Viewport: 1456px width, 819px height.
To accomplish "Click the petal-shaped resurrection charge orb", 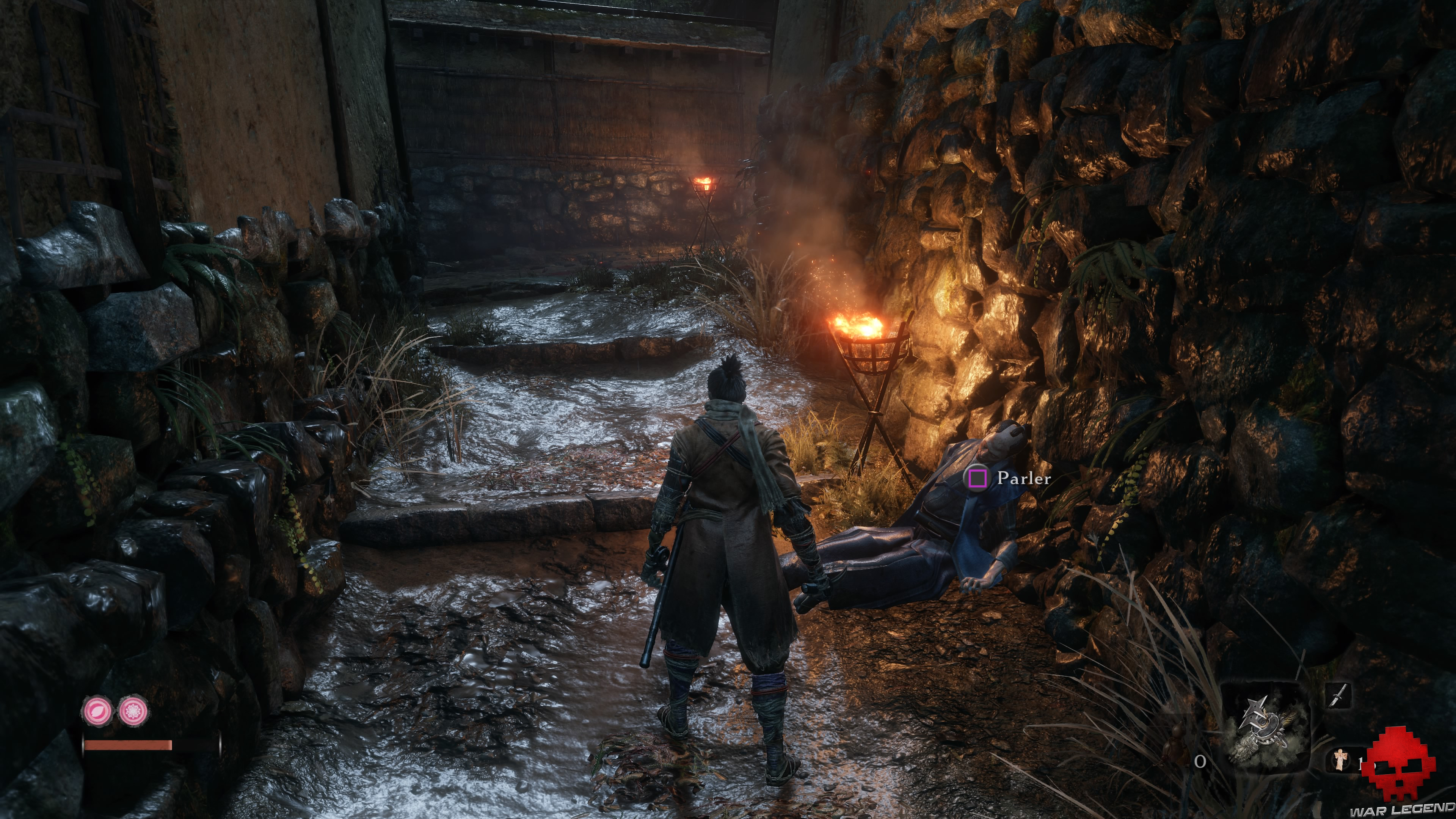I will [97, 711].
